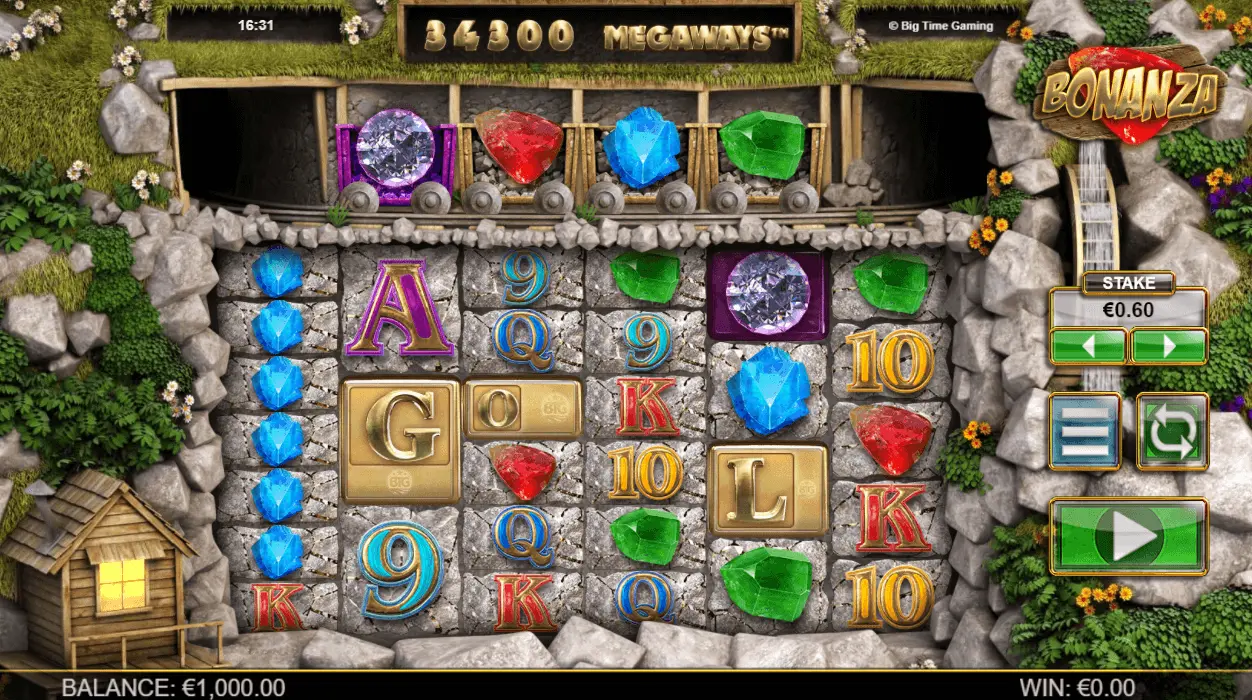Activate the autoplay circular arrows button
This screenshot has width=1252, height=700.
pos(1172,431)
